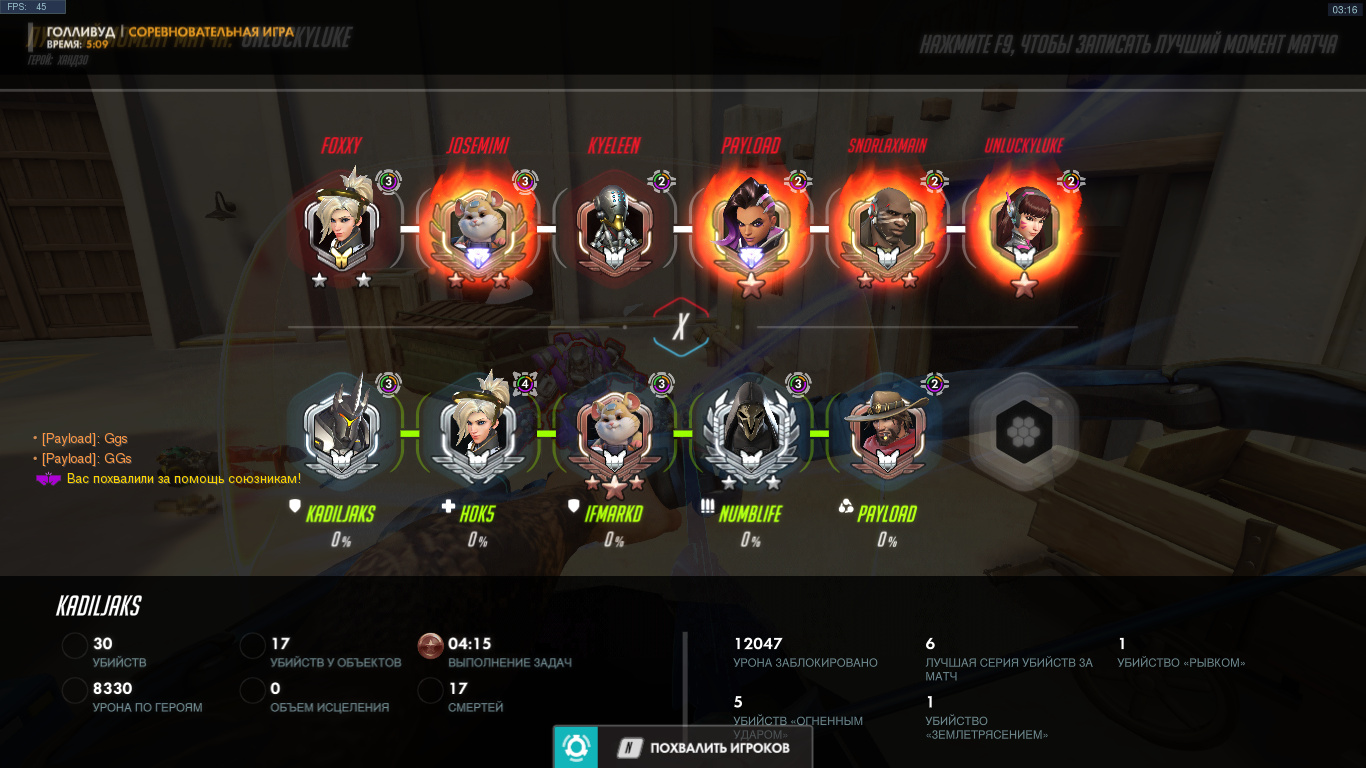
Task: Click the teal endorsement icon at the bottom
Action: pos(575,747)
